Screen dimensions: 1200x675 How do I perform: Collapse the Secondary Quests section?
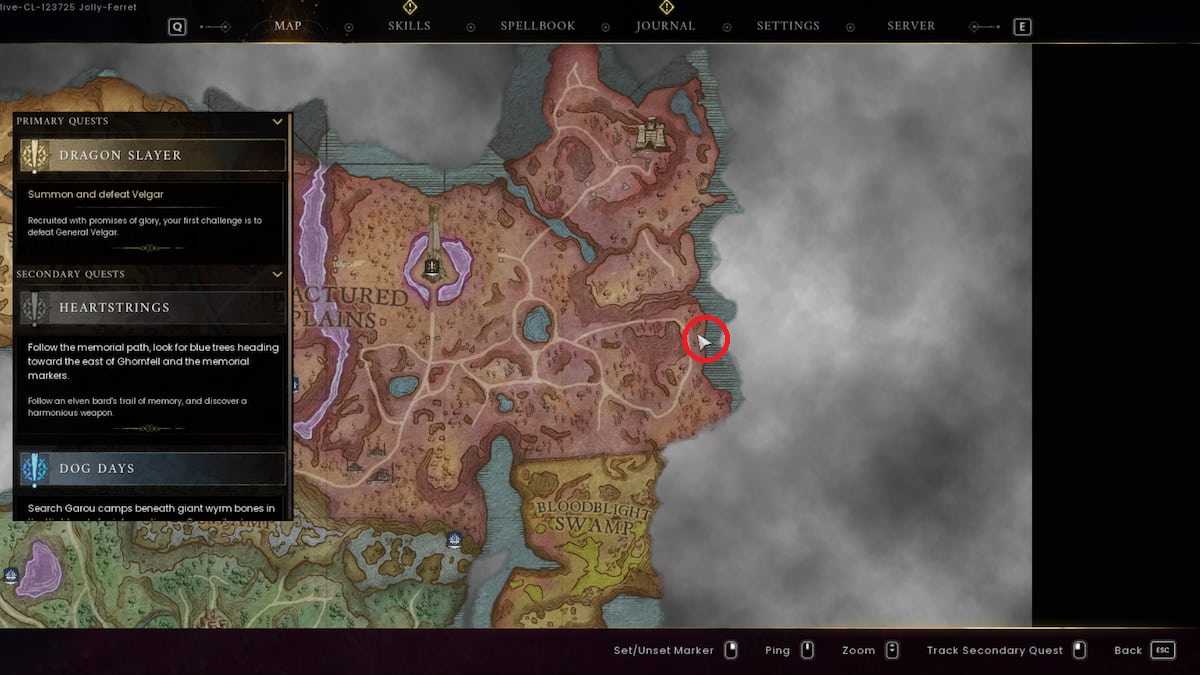[x=277, y=274]
